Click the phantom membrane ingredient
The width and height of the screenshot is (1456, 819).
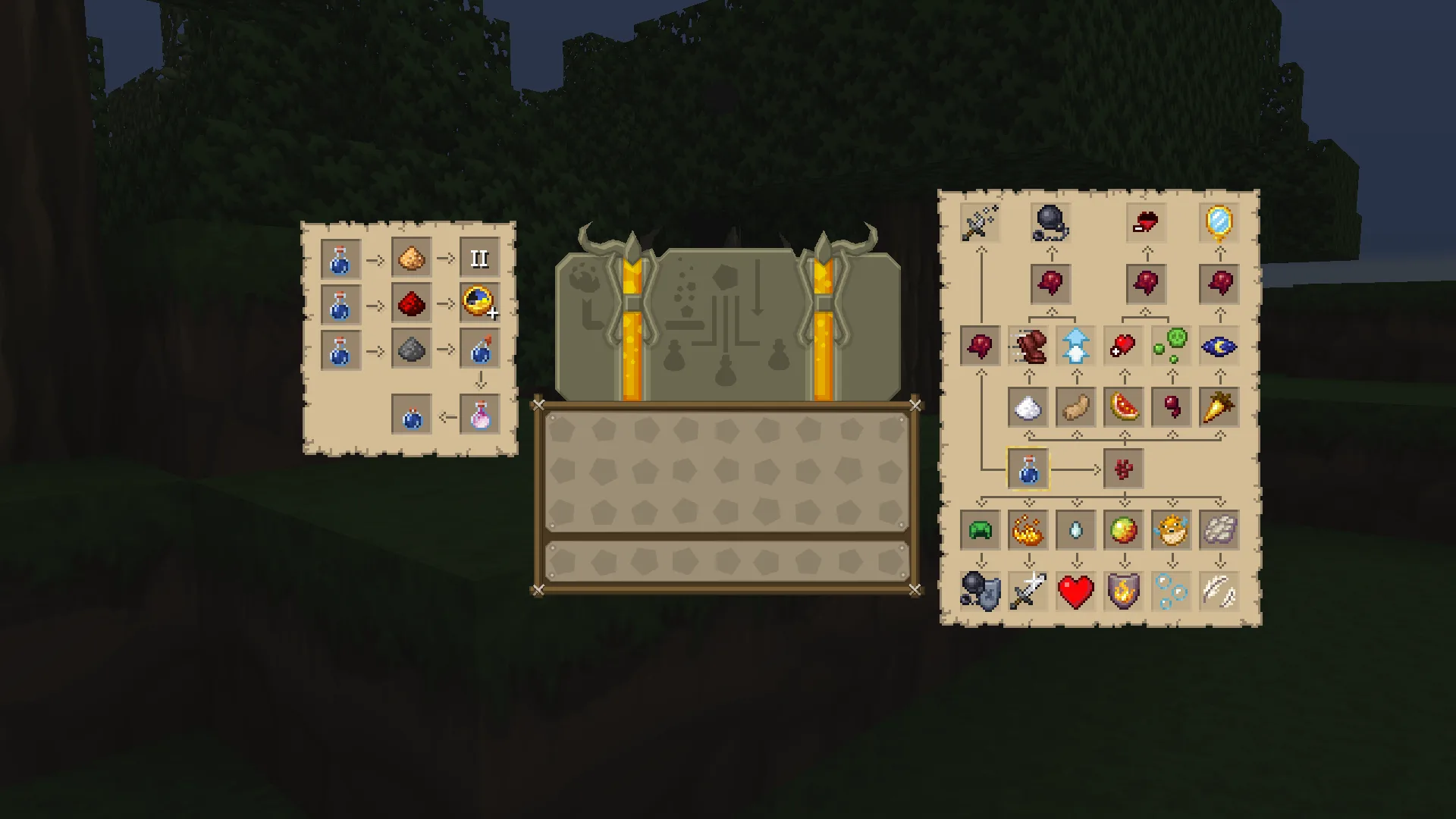pos(1219,529)
